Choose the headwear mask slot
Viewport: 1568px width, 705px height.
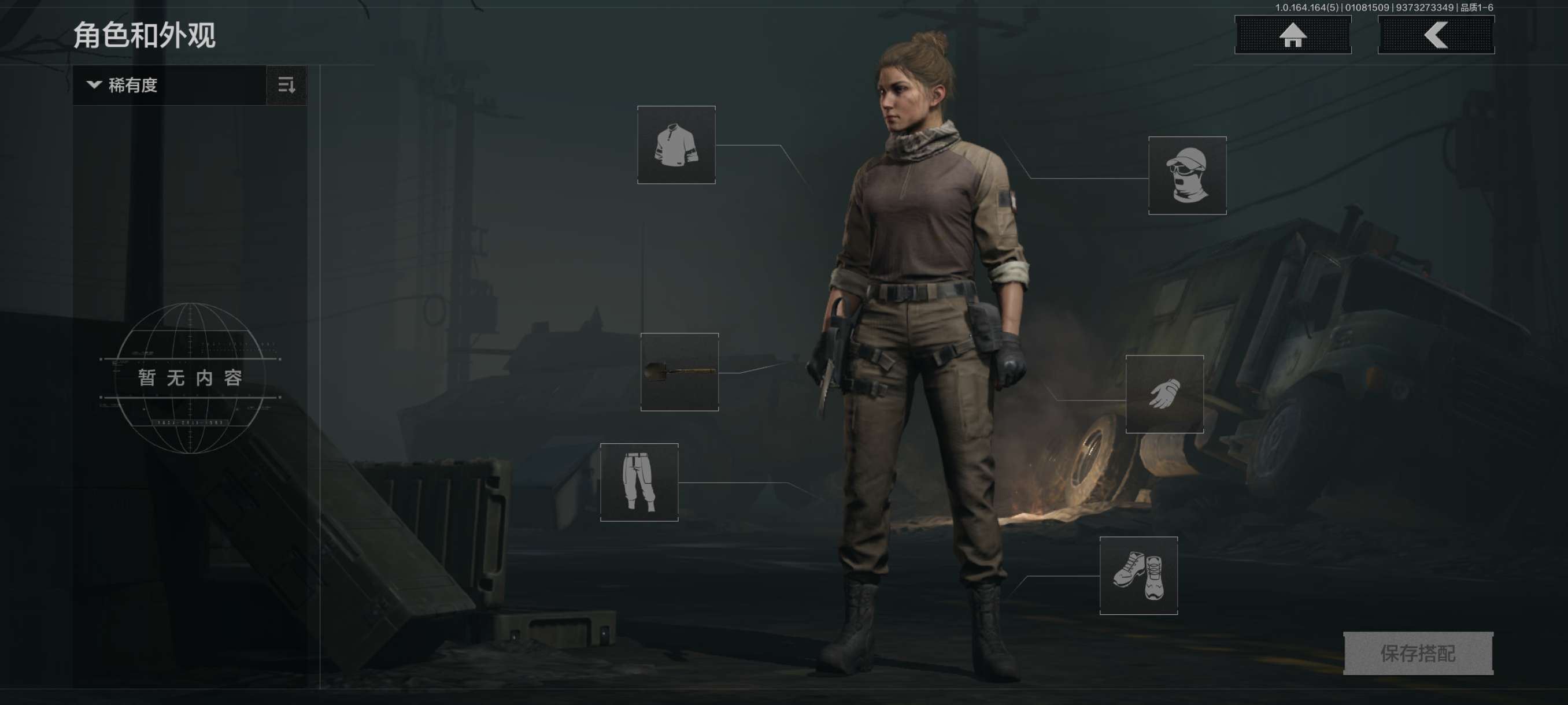pos(1186,175)
